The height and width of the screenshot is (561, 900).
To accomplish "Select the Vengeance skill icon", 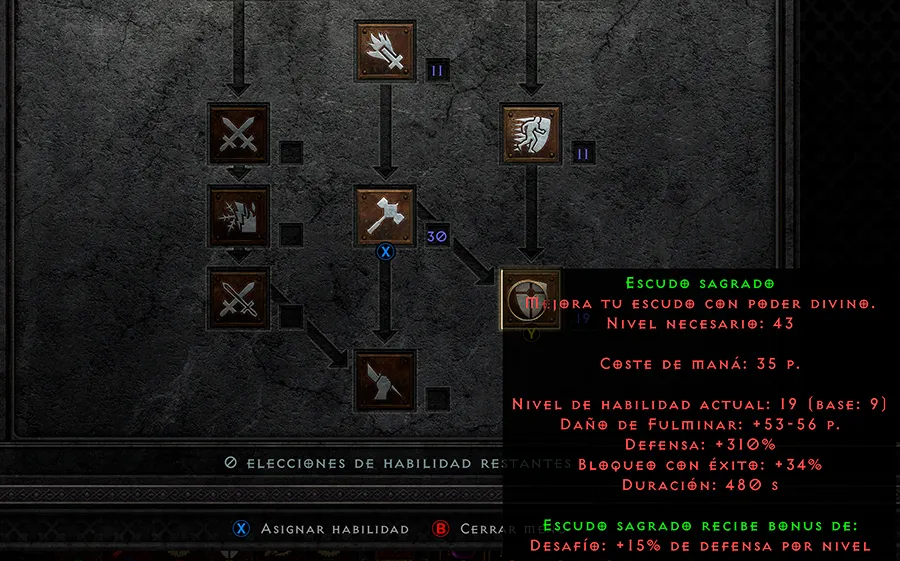I will (238, 217).
